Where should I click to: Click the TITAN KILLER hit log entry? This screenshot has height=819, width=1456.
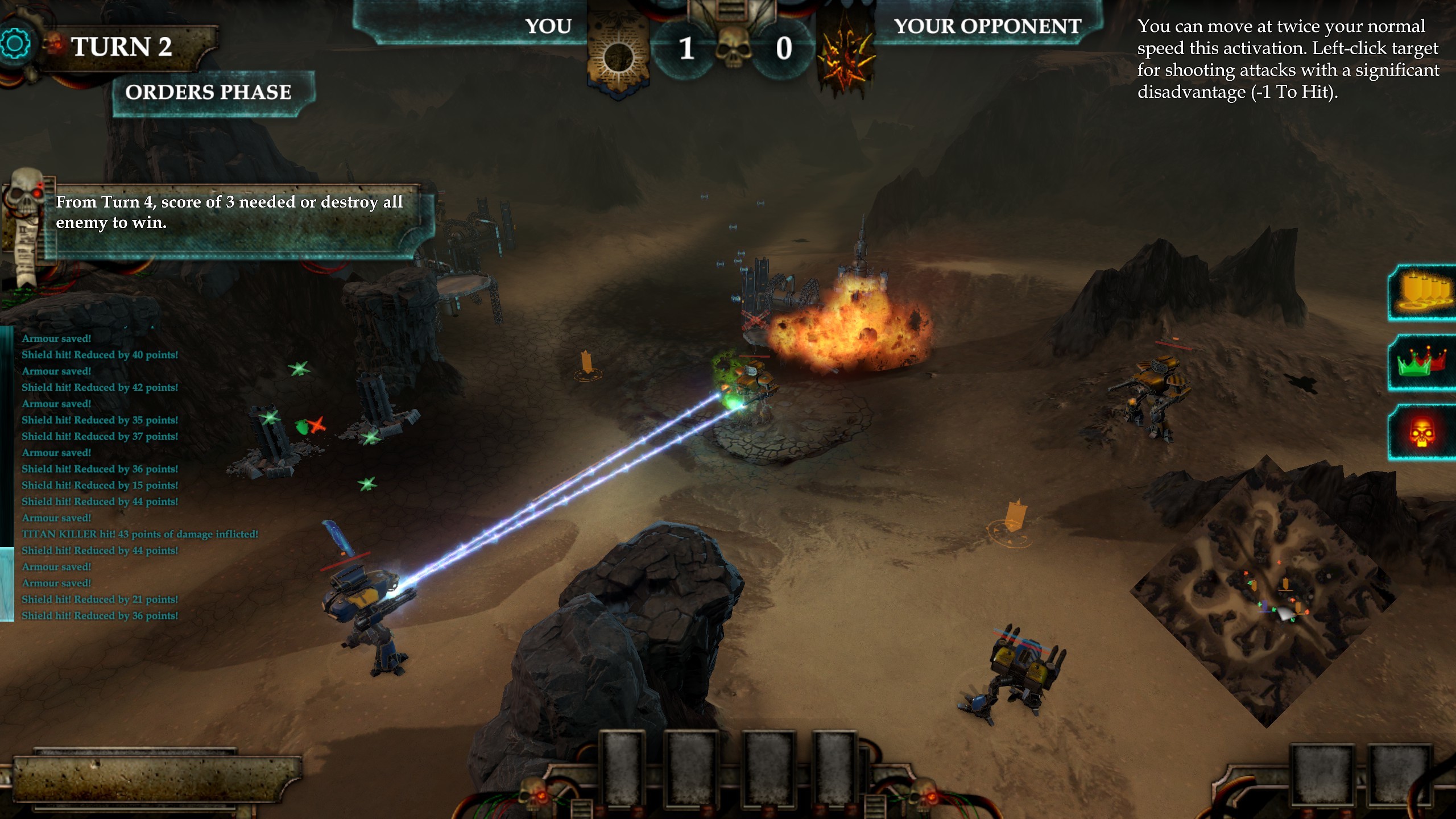tap(140, 533)
